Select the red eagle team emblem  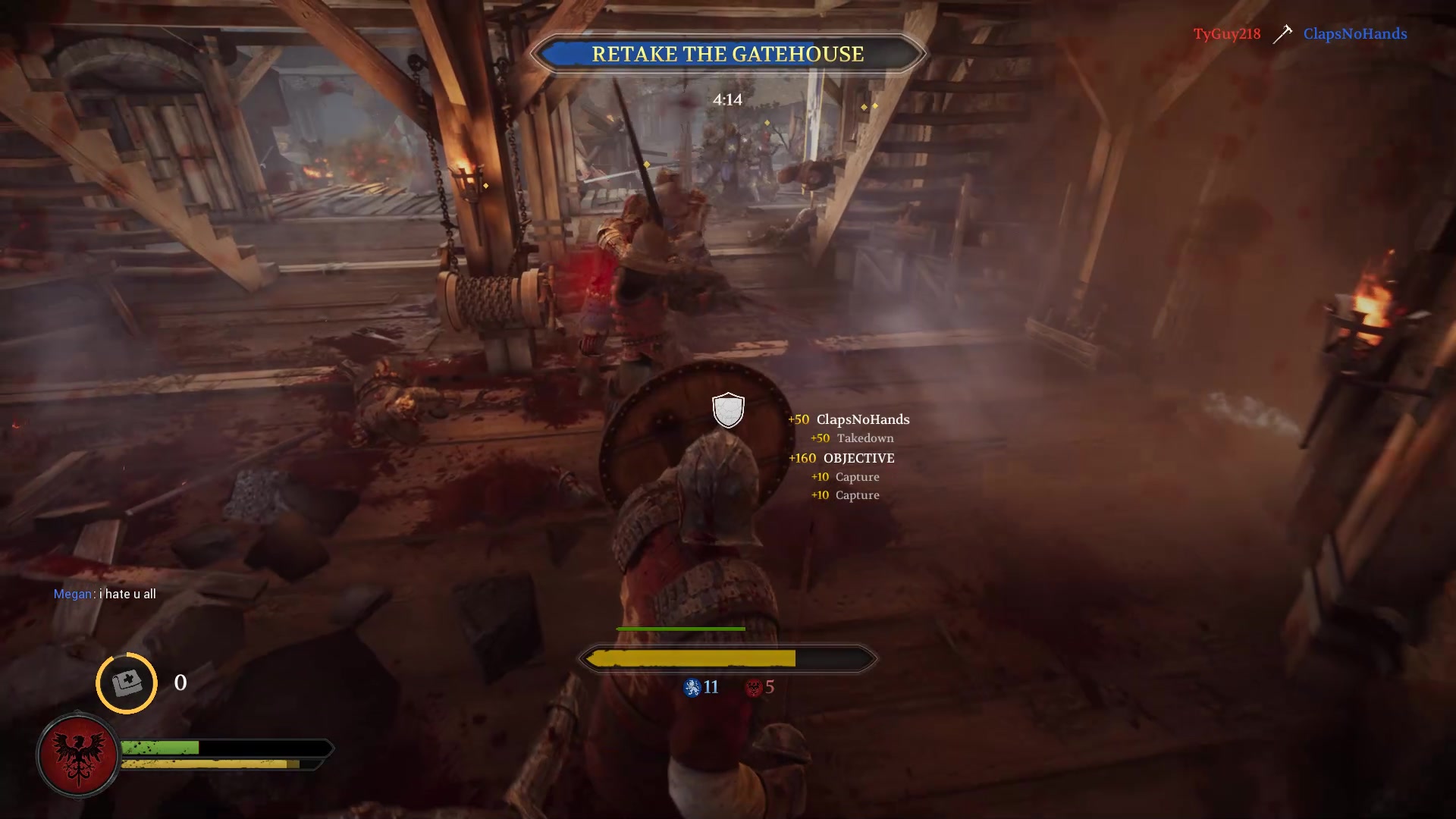tap(78, 755)
